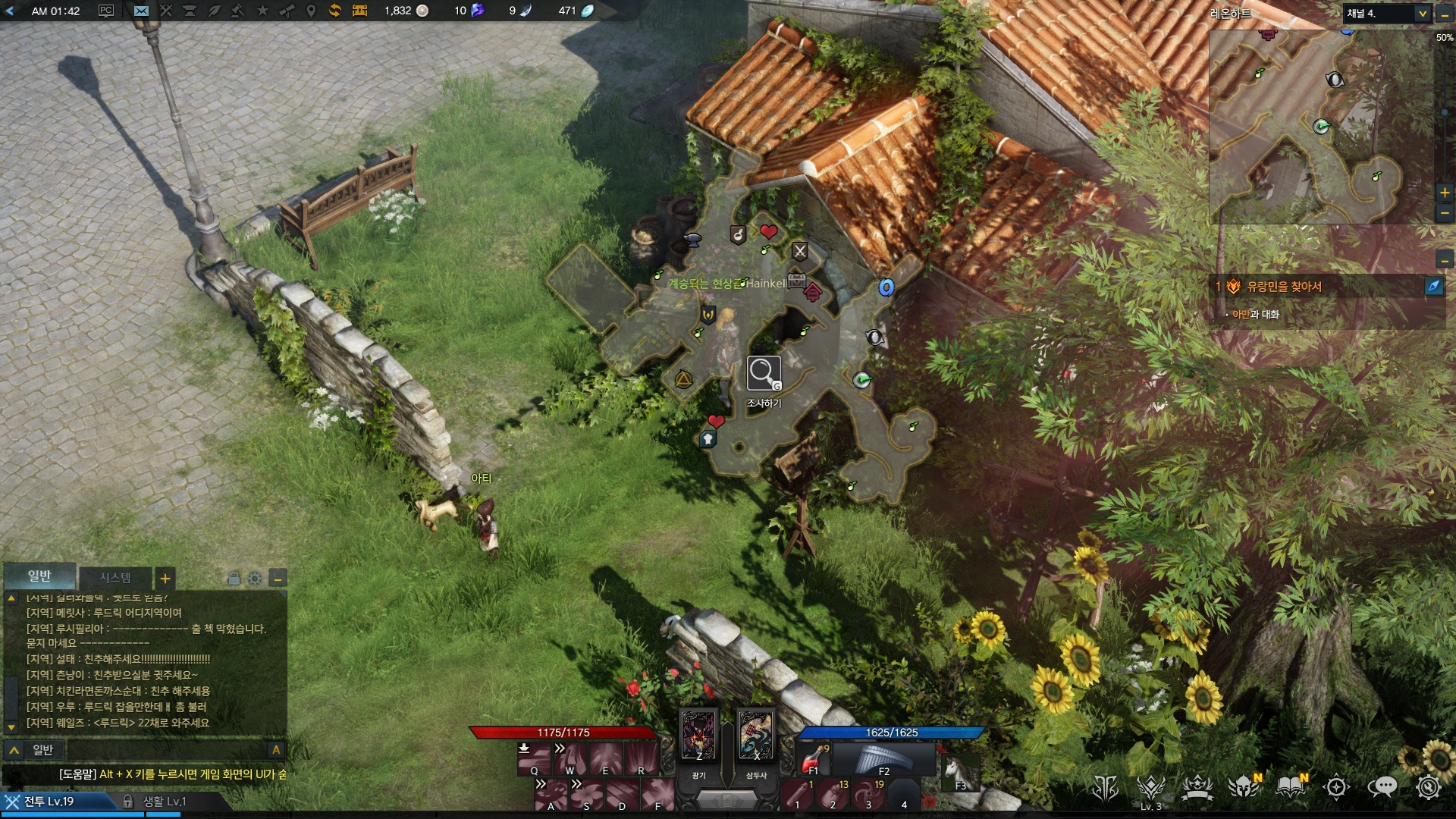The image size is (1456, 819).
Task: Click the orange sync arrows icon
Action: [334, 11]
